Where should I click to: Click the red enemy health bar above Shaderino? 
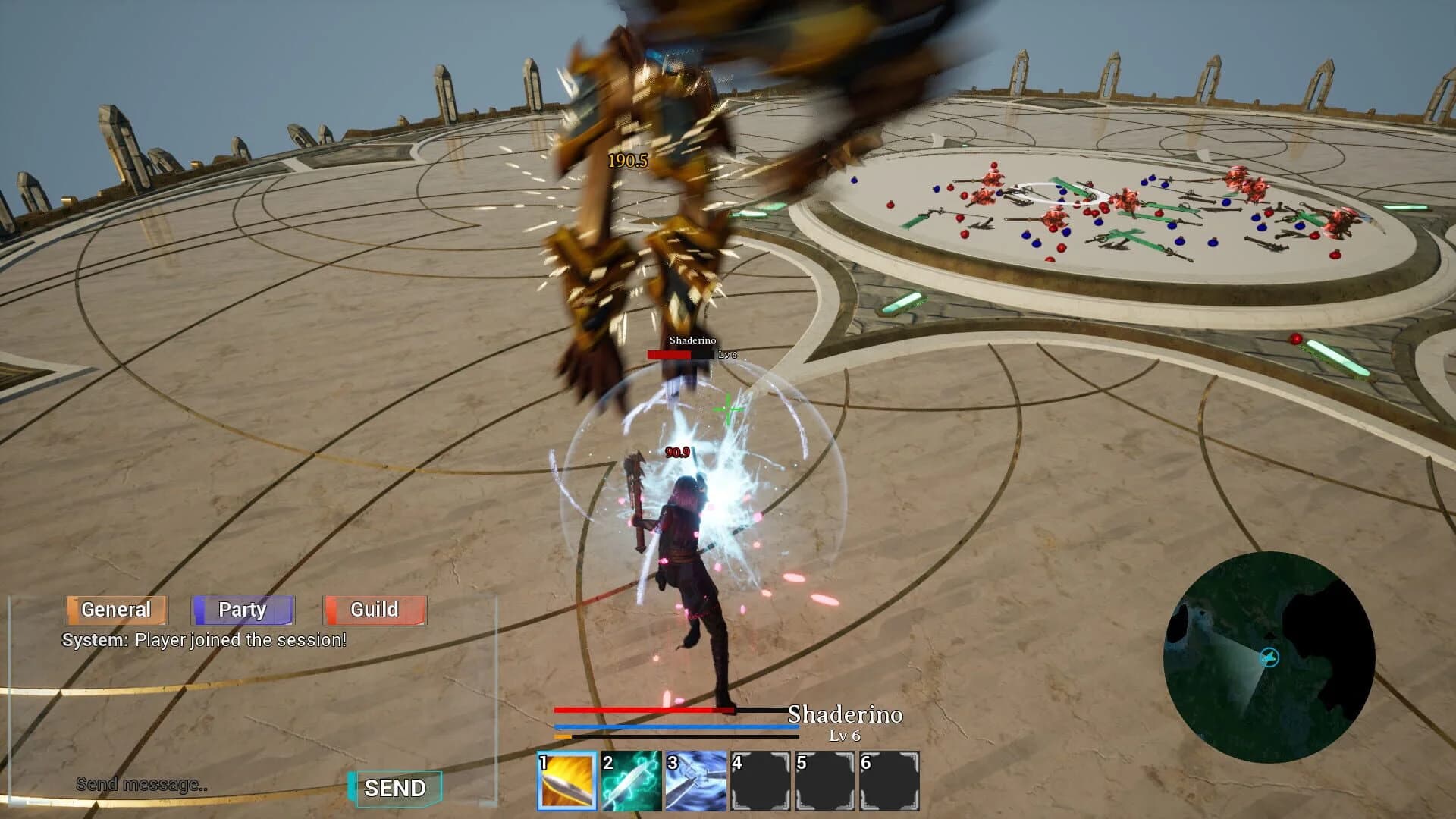click(670, 354)
